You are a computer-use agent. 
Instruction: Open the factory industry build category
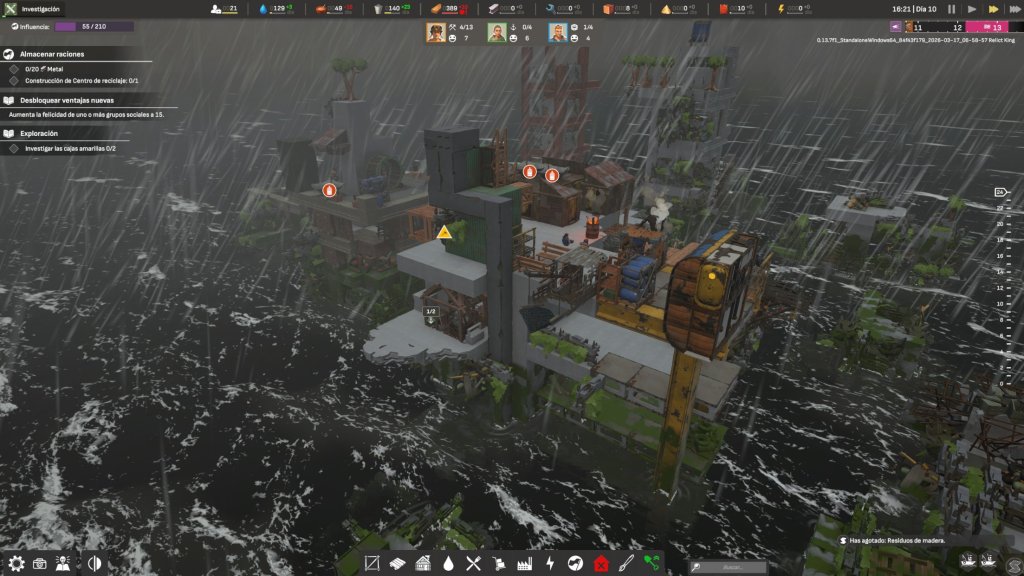coord(524,564)
